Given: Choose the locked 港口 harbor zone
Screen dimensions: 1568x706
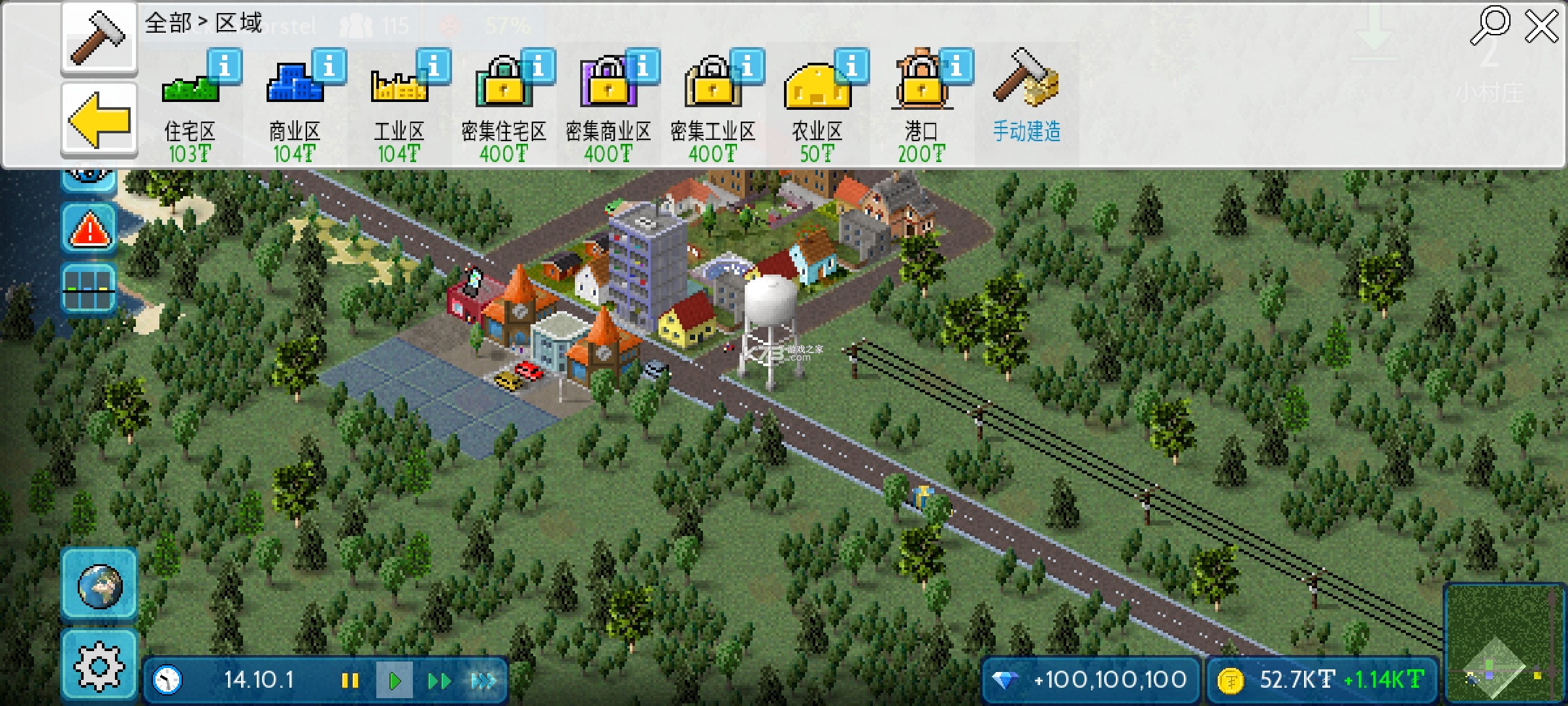Looking at the screenshot, I should pos(921,105).
